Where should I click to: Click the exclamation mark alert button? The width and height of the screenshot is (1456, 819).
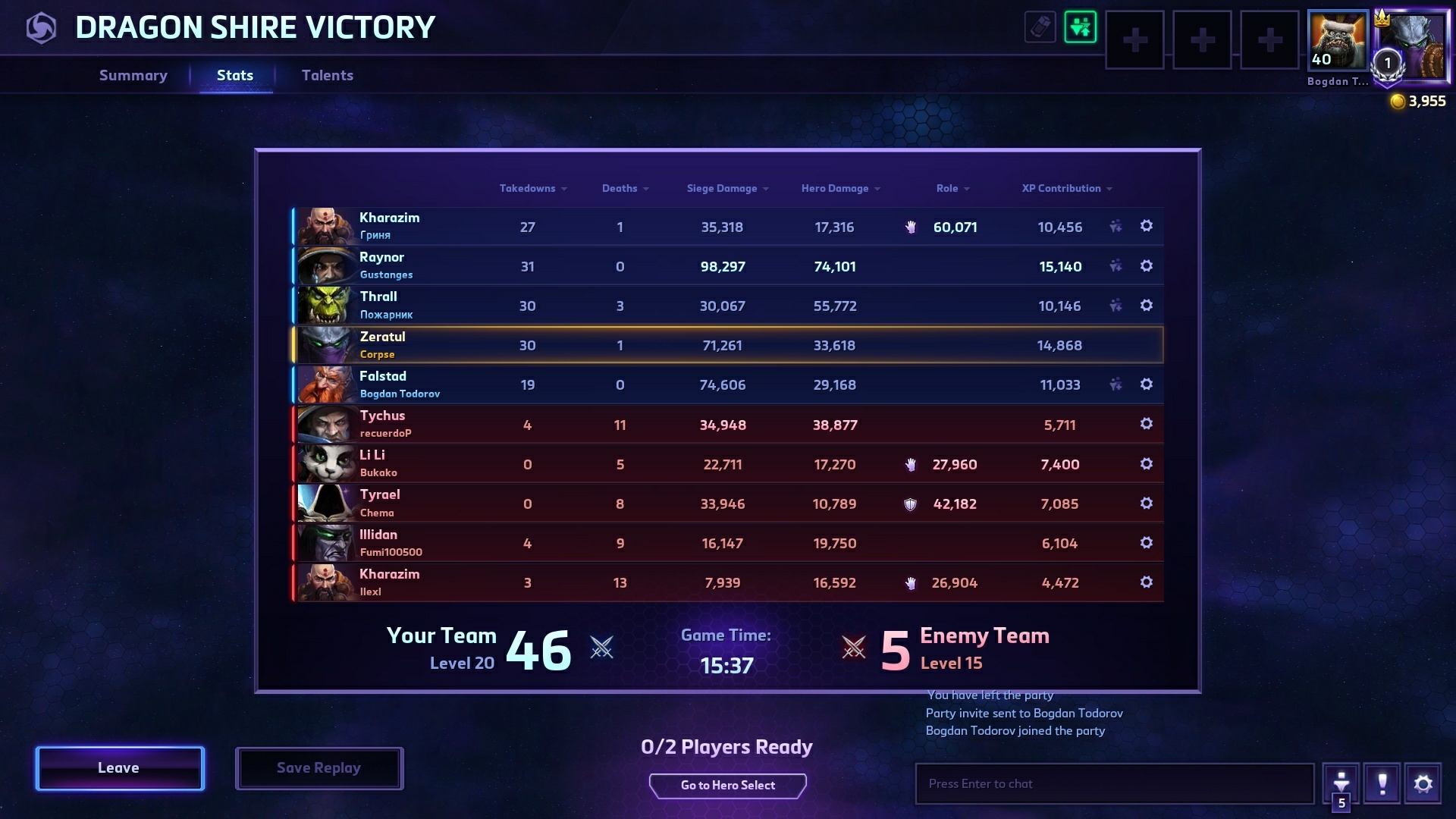tap(1382, 784)
